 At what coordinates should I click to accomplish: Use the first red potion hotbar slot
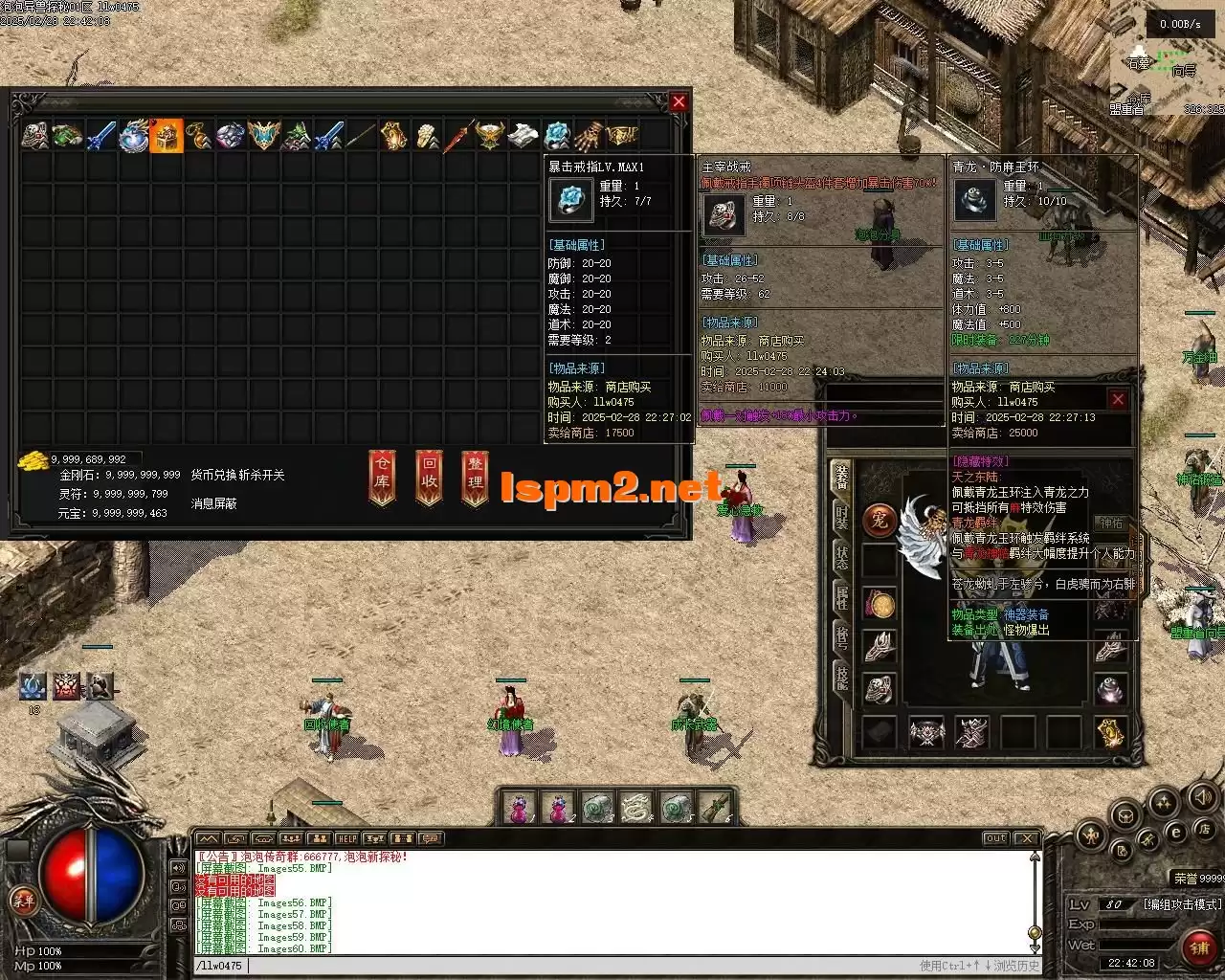[x=518, y=809]
